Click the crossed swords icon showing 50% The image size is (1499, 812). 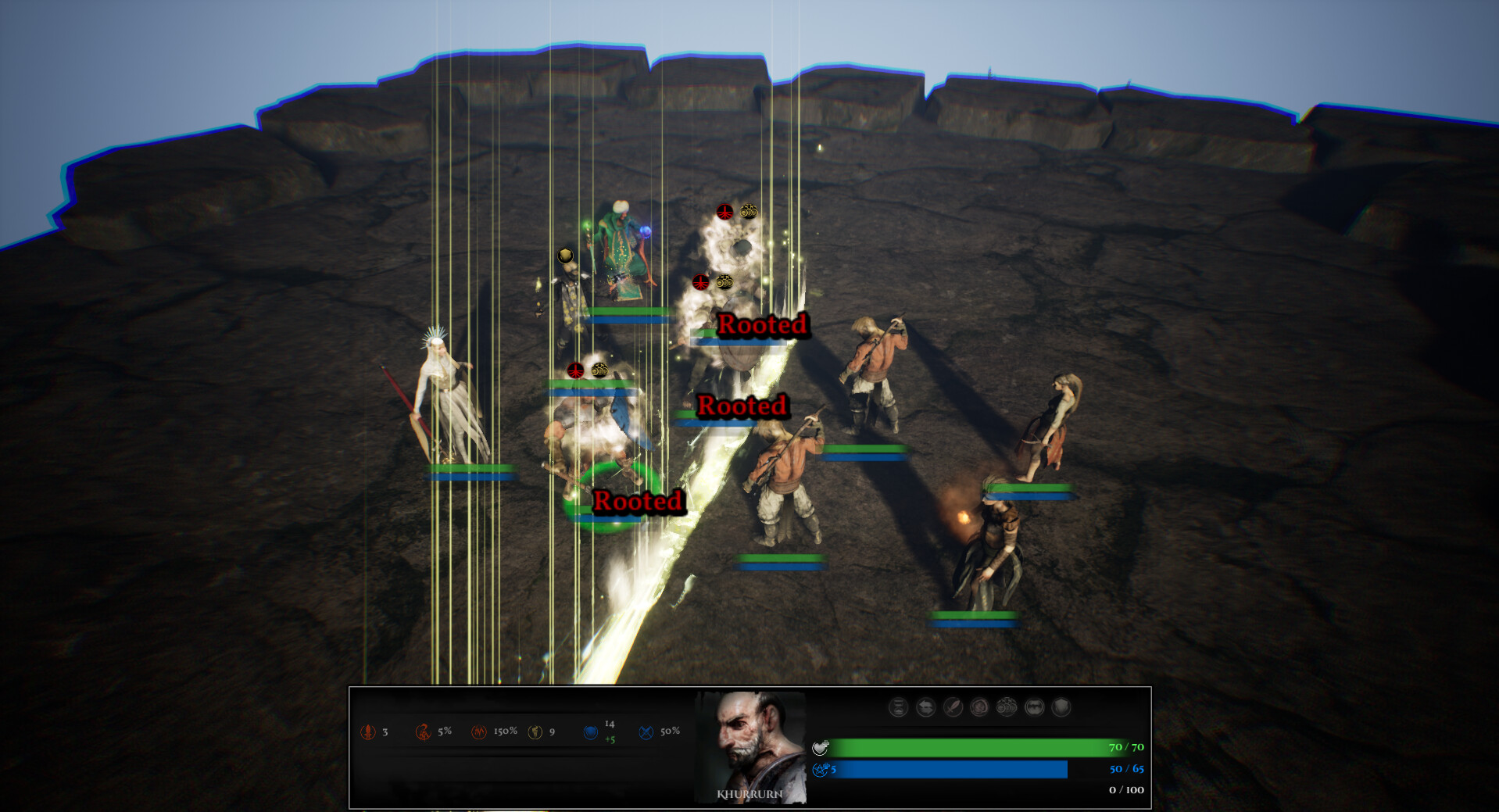[x=646, y=732]
